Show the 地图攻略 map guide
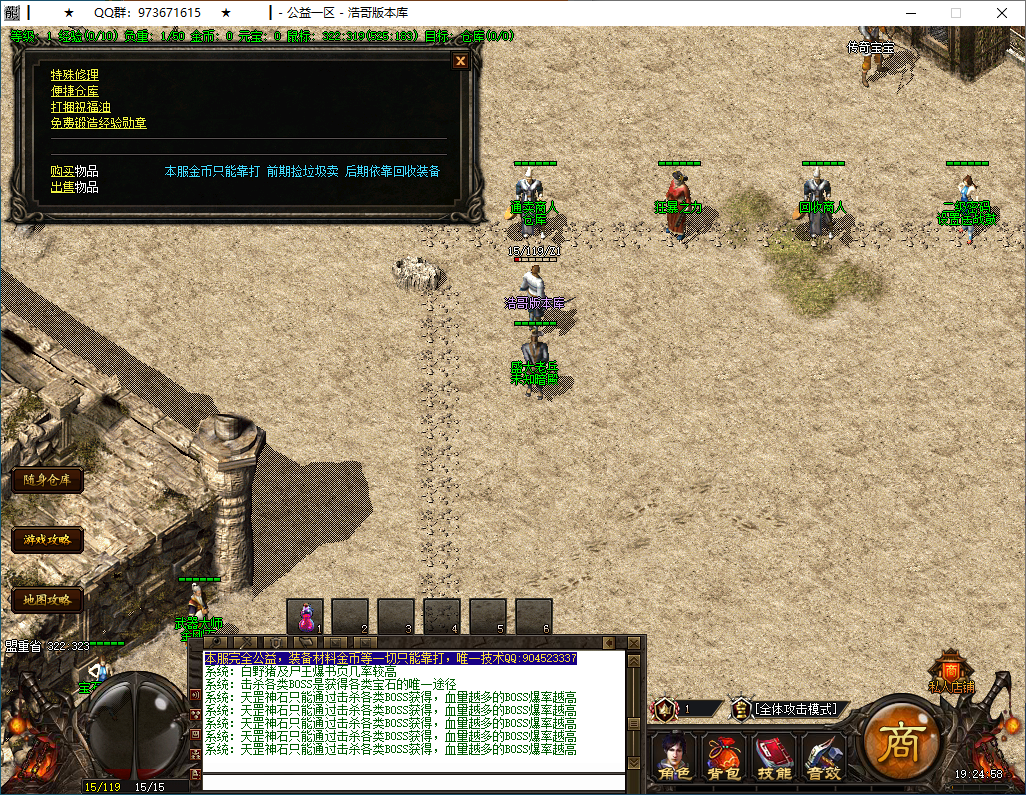 47,600
